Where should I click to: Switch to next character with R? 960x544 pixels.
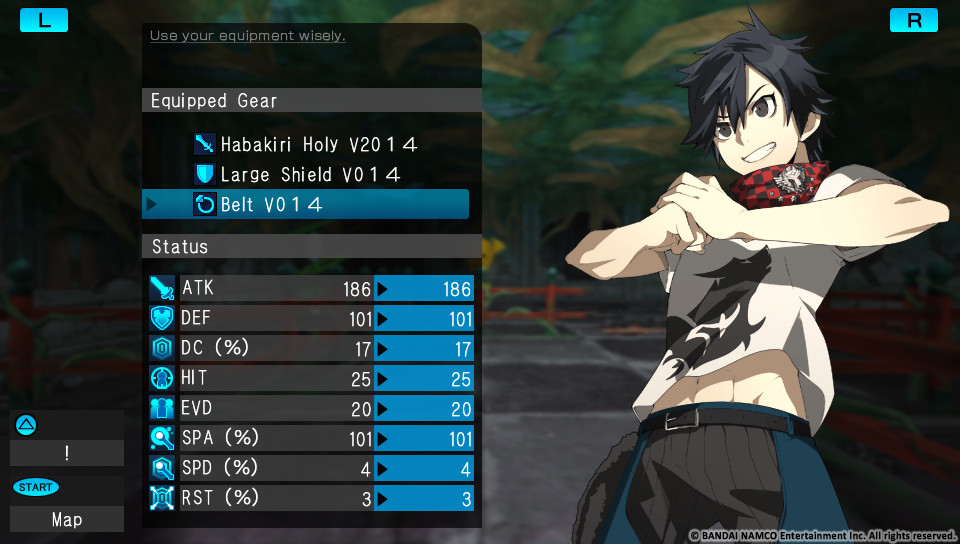tap(914, 20)
